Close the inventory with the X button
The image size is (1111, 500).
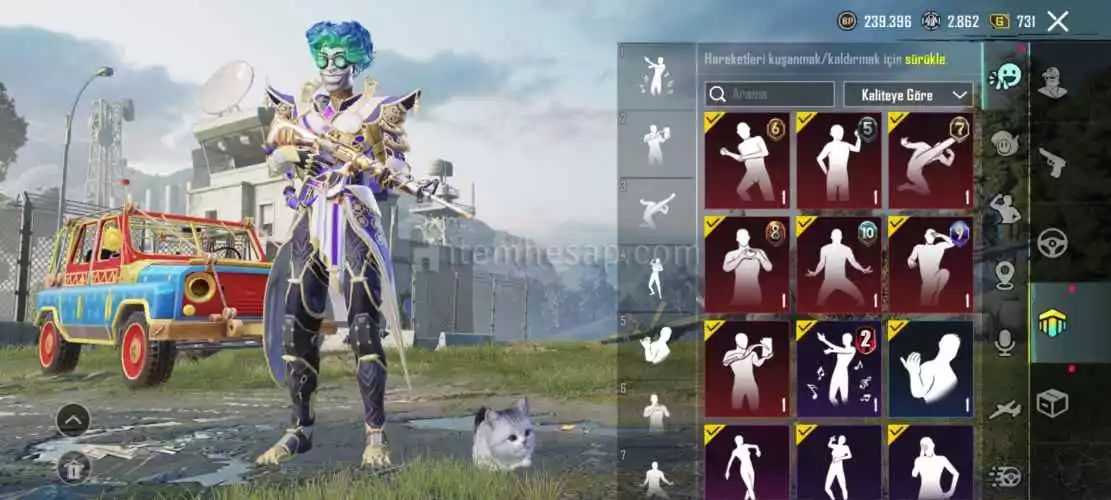pyautogui.click(x=1057, y=21)
